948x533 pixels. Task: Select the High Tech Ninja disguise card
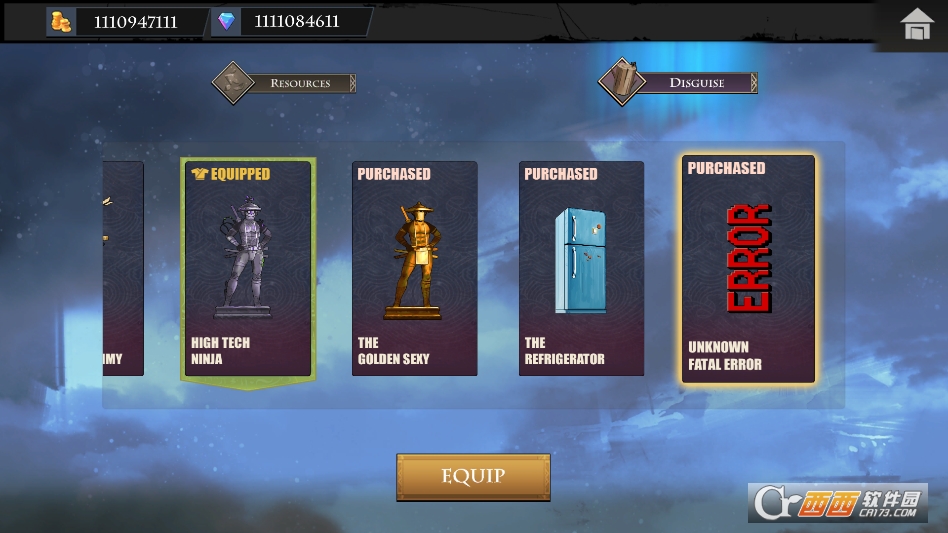tap(248, 268)
